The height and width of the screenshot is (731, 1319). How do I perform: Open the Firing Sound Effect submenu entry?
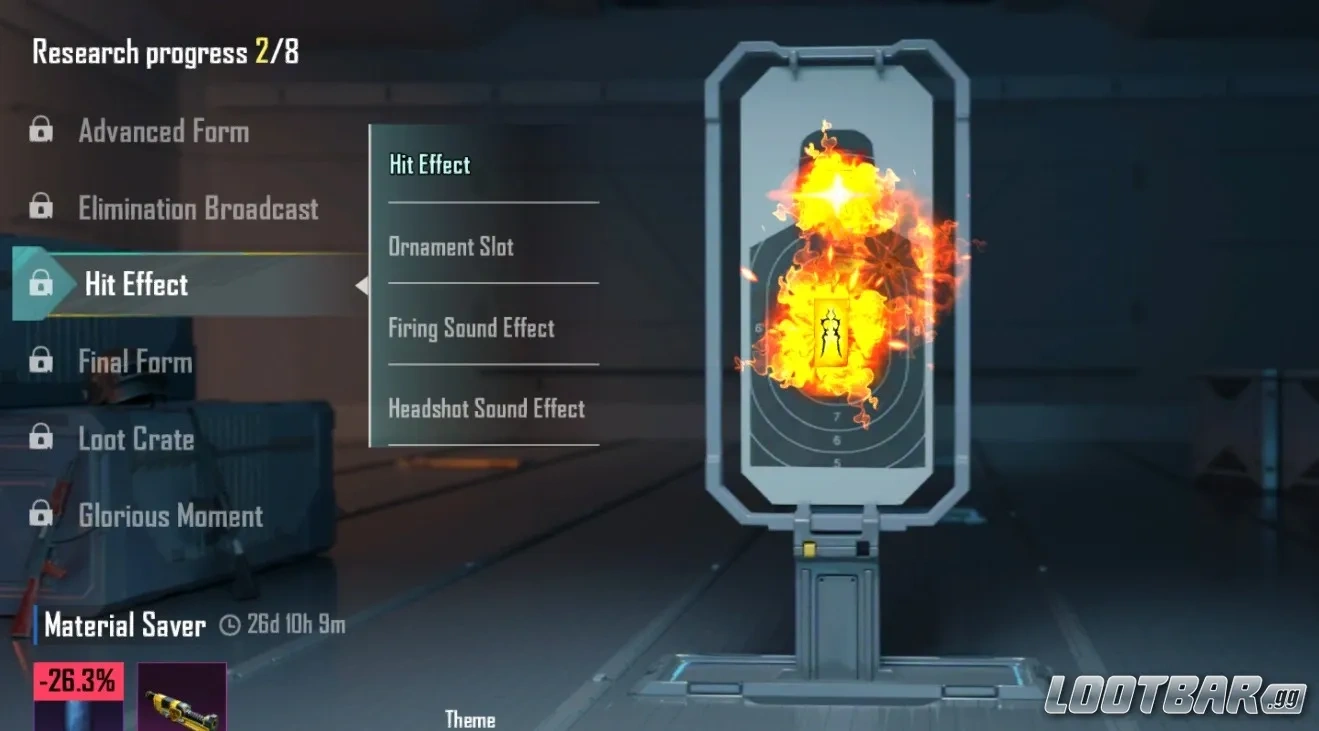point(471,327)
